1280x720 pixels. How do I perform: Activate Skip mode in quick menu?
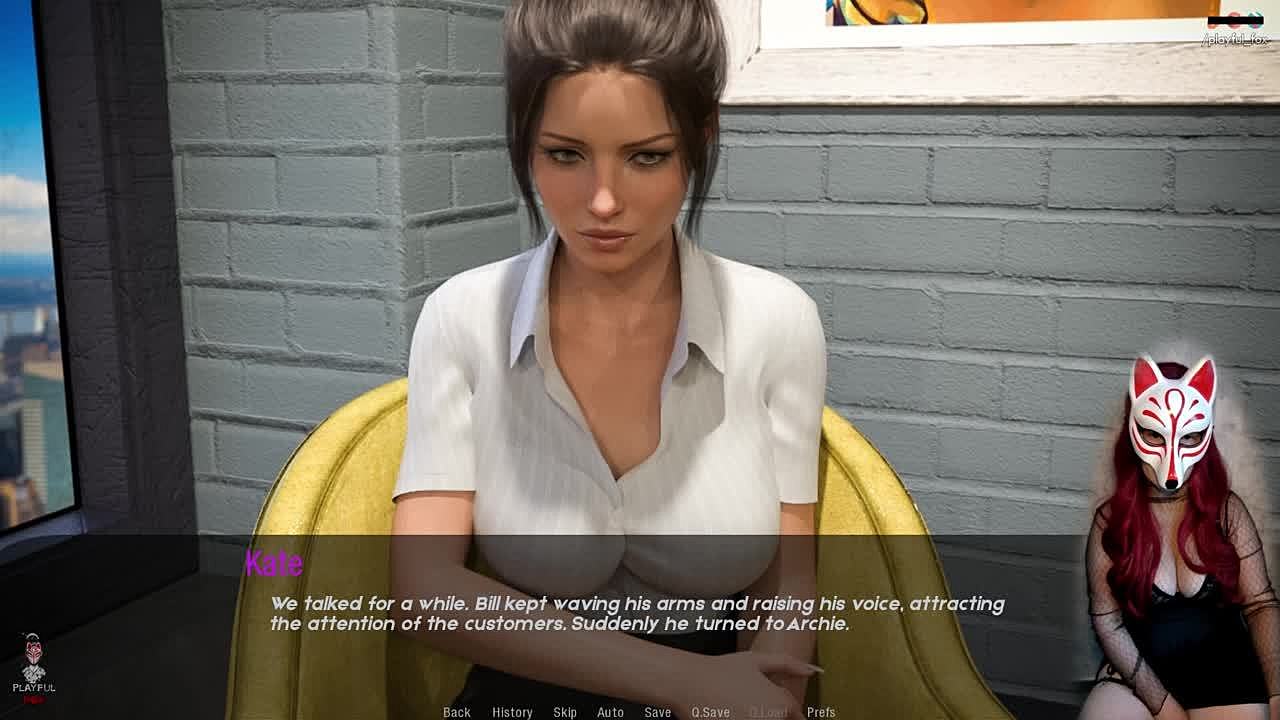565,712
